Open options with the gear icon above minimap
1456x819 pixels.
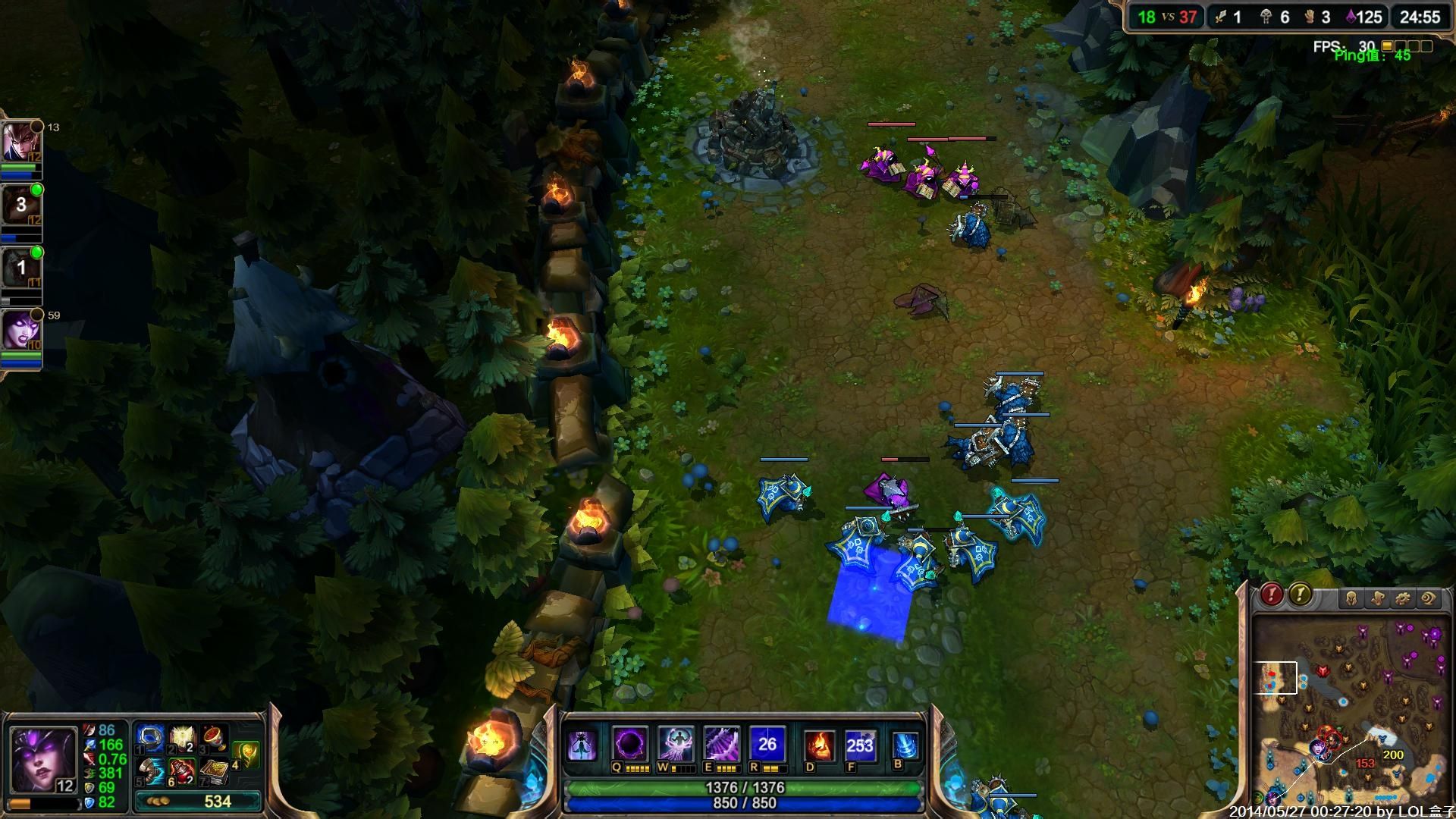[1403, 597]
